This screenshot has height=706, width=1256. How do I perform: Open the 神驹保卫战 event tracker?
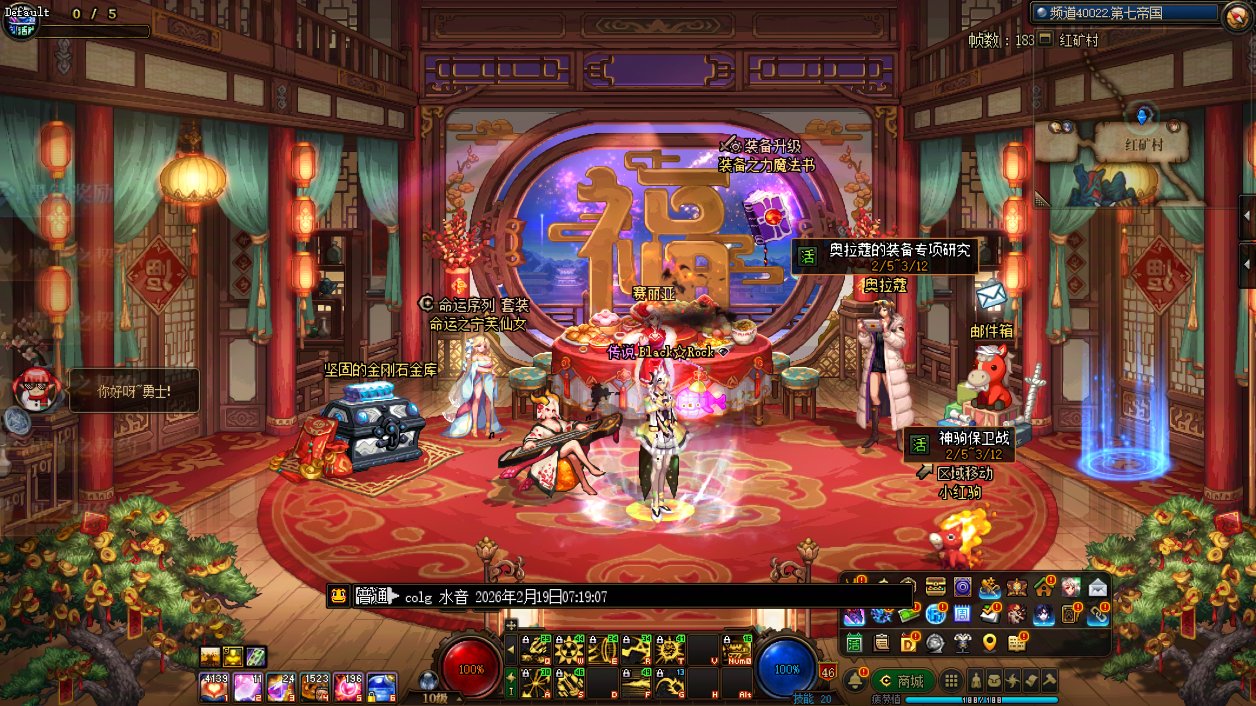(x=961, y=445)
